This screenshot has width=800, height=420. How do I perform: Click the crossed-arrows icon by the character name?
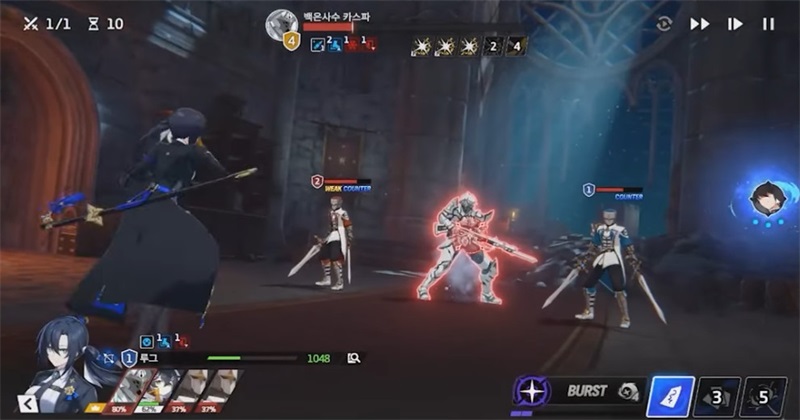click(109, 357)
